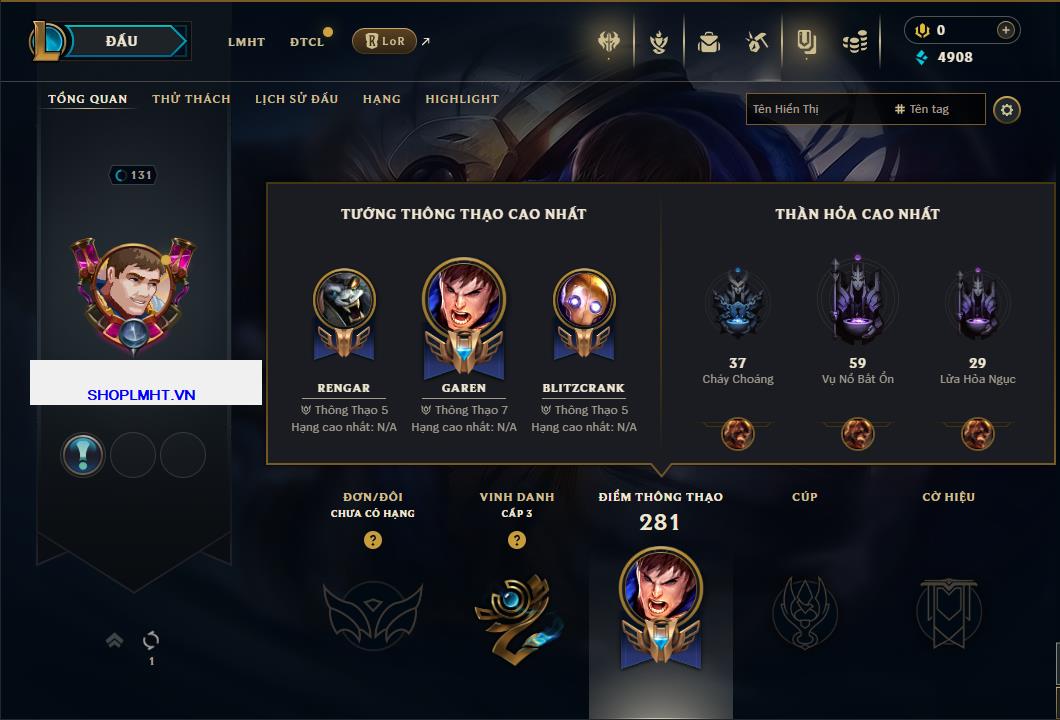Open the loot backpack icon

click(x=709, y=42)
